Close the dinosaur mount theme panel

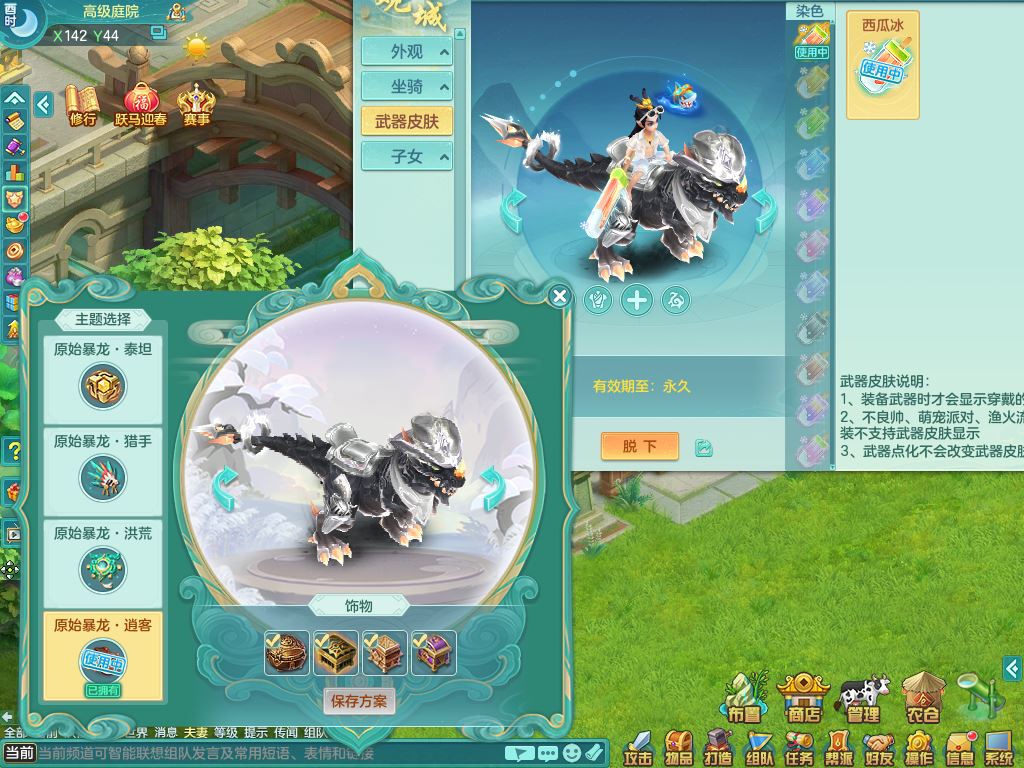560,296
